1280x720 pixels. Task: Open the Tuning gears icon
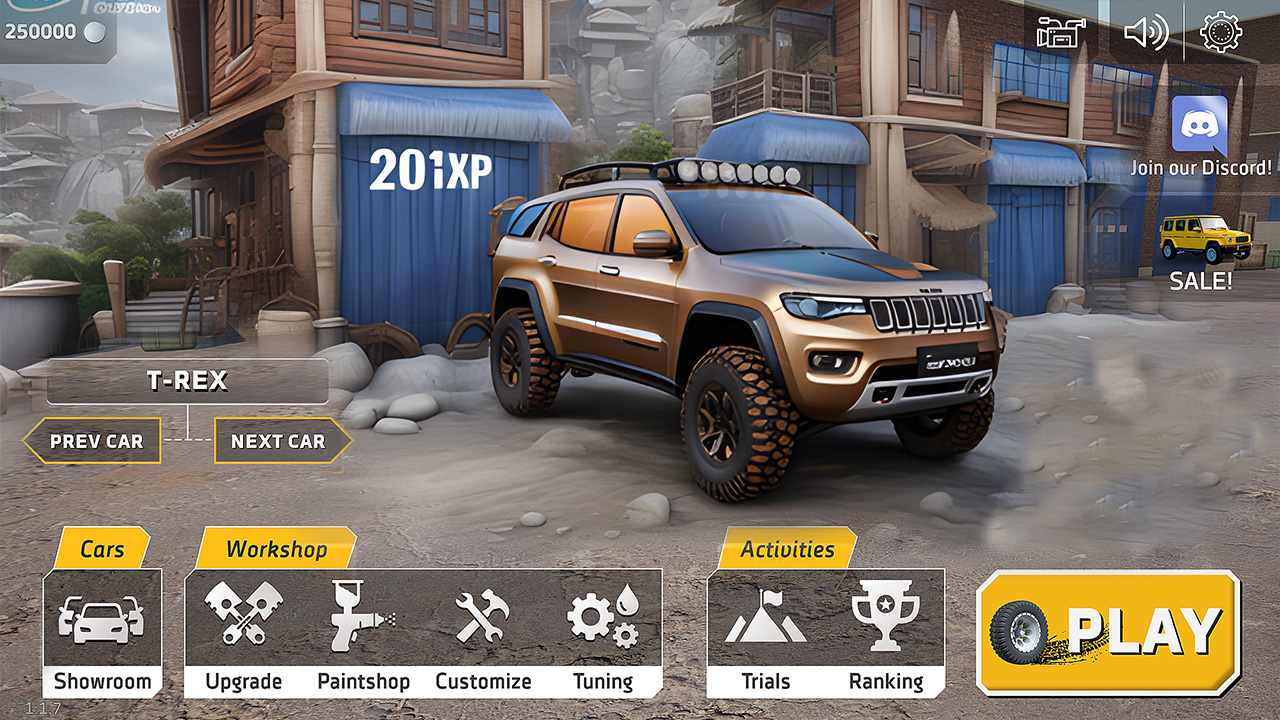[606, 617]
